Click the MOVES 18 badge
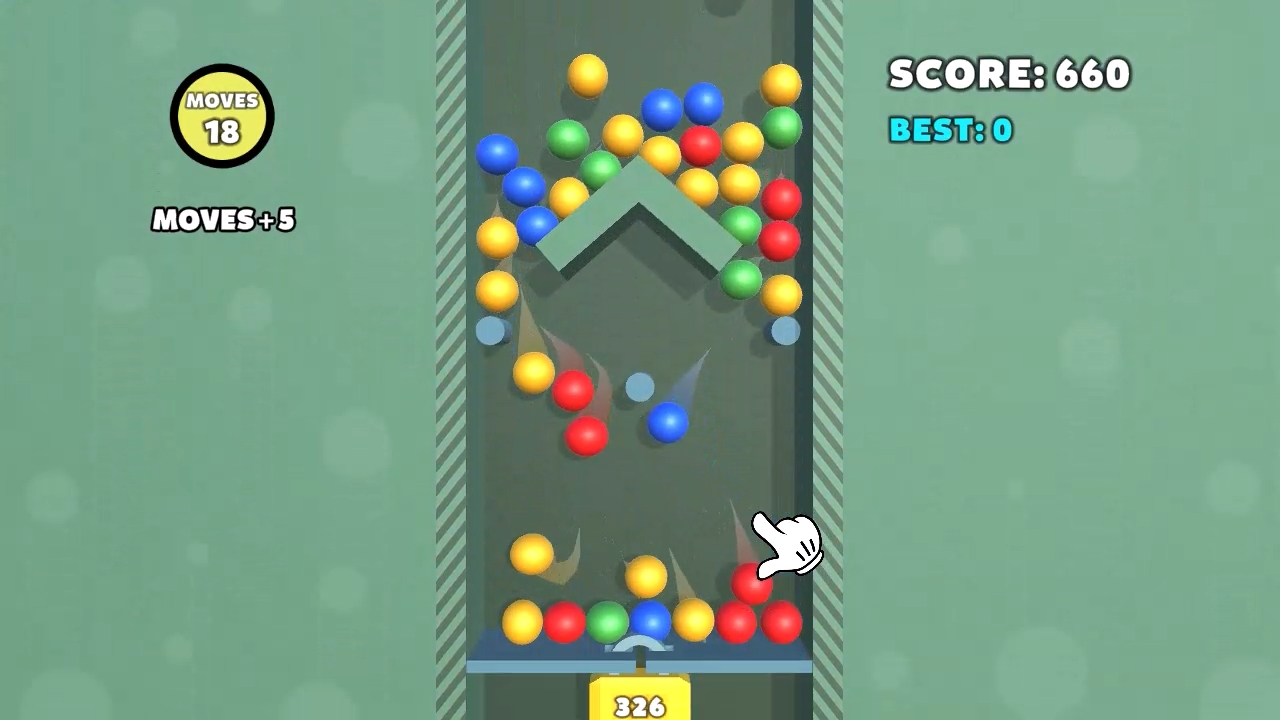Screen dimensions: 1280x720 tap(222, 114)
